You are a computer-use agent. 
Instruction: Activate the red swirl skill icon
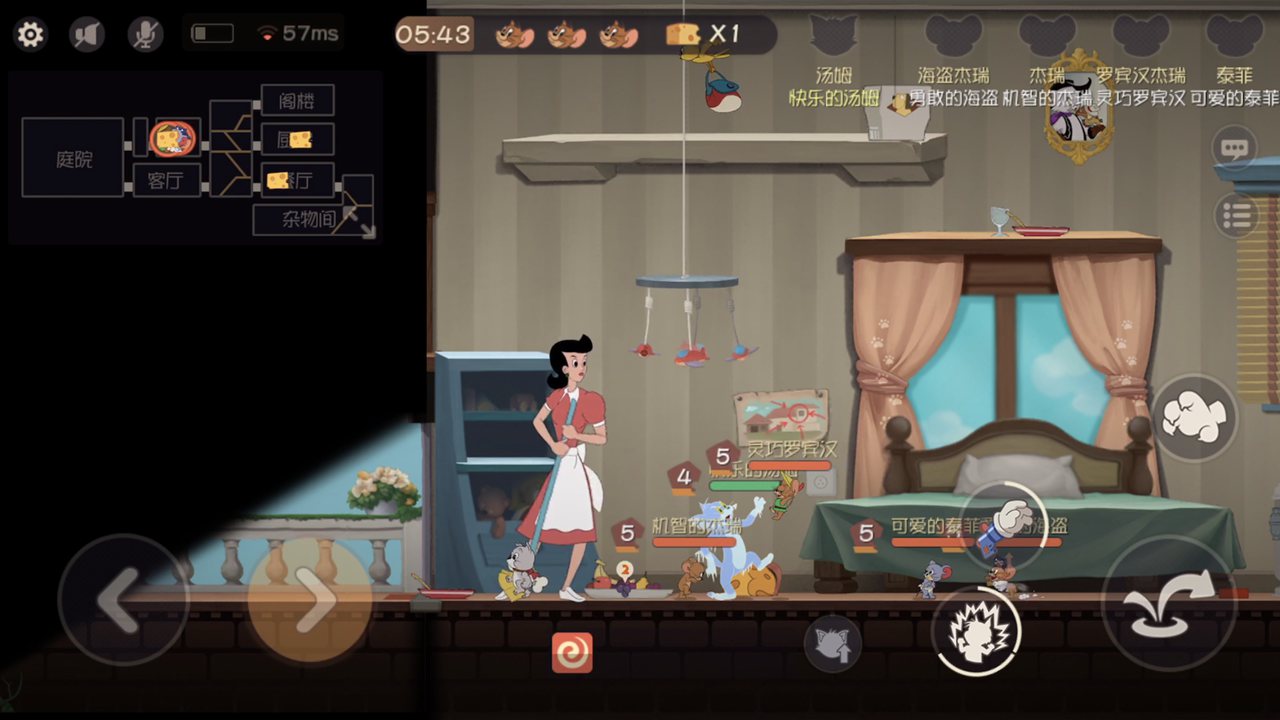(572, 652)
